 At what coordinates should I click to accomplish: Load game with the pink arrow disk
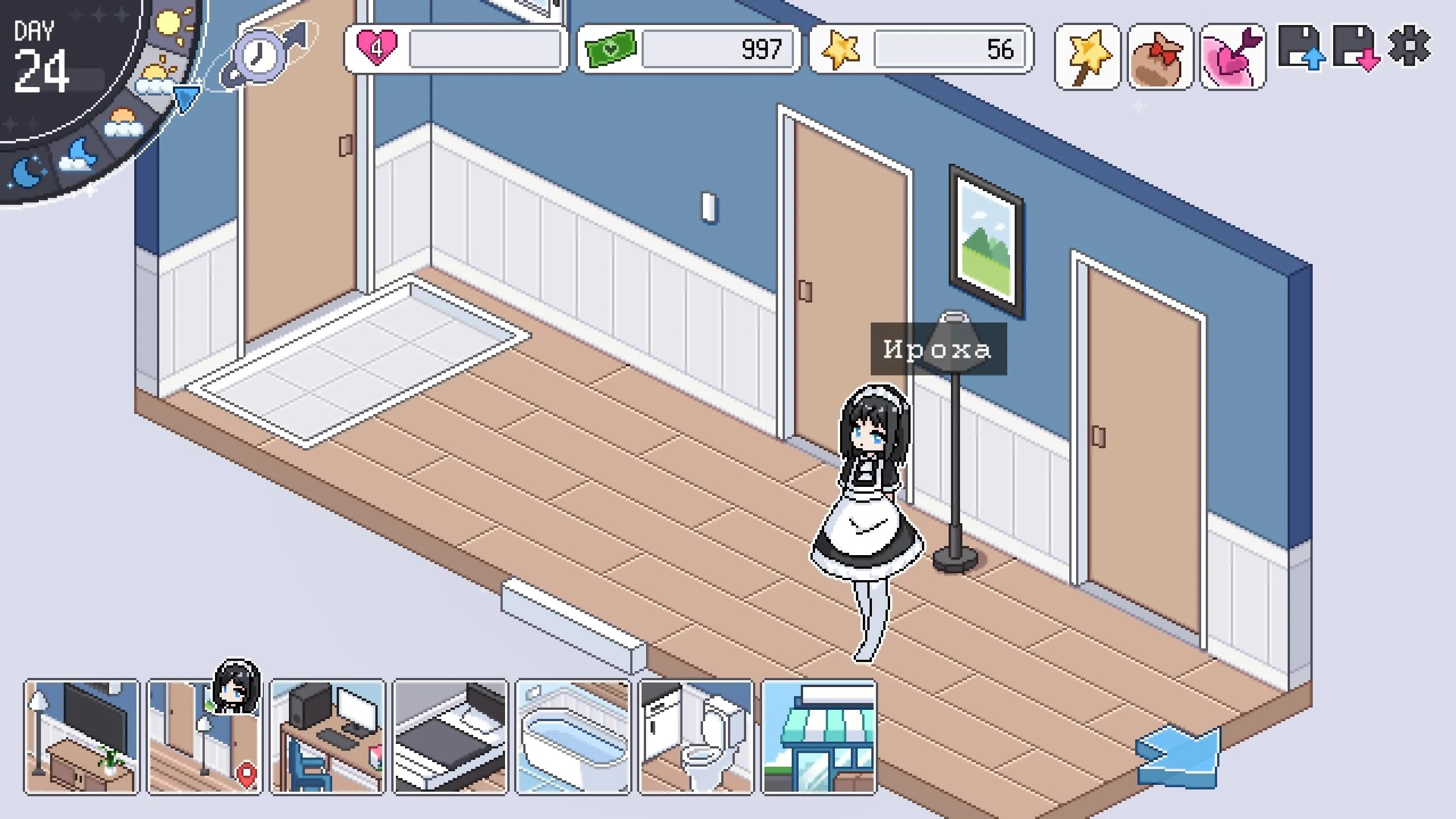(x=1356, y=48)
